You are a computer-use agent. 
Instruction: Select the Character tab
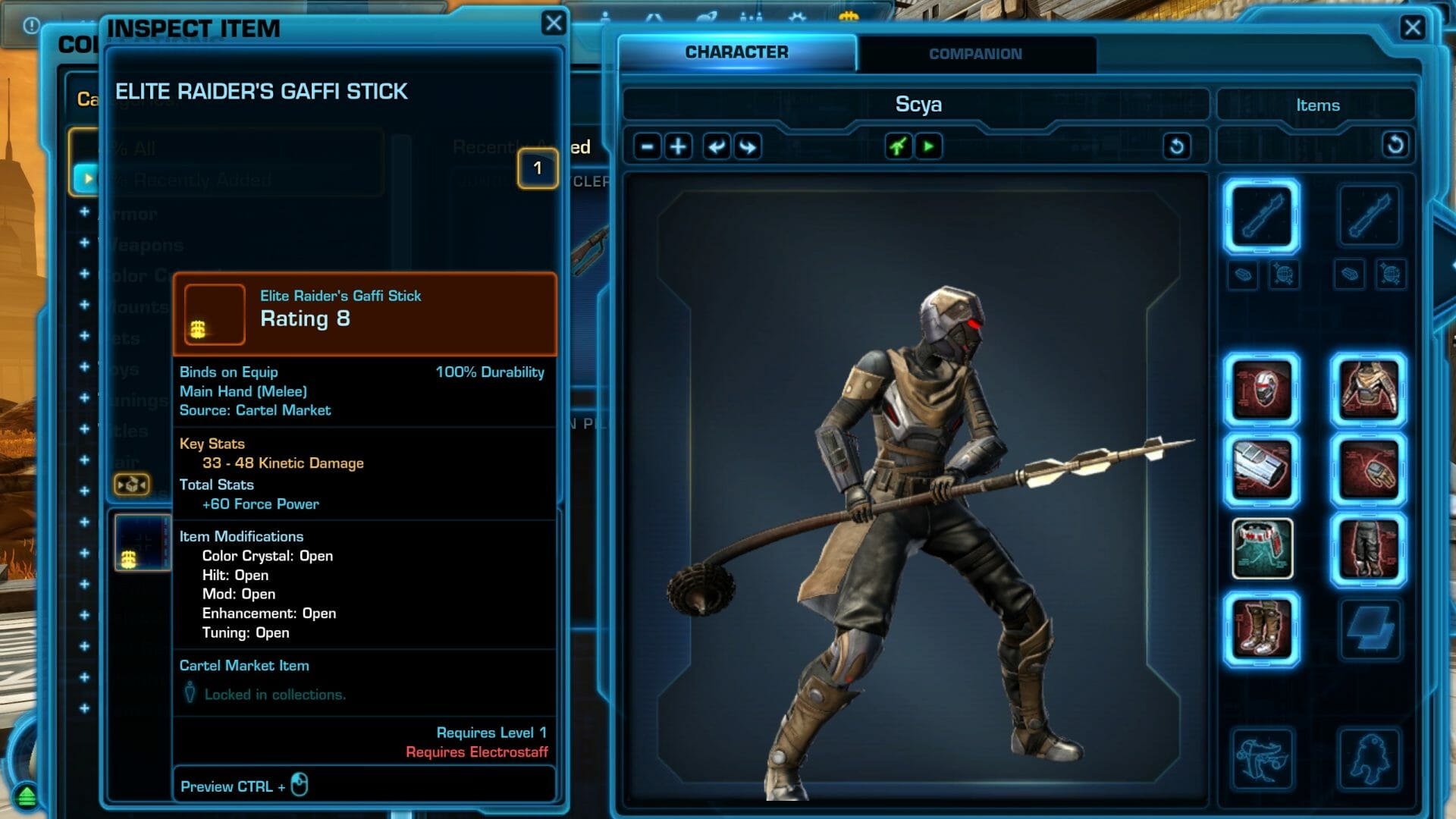click(x=736, y=52)
